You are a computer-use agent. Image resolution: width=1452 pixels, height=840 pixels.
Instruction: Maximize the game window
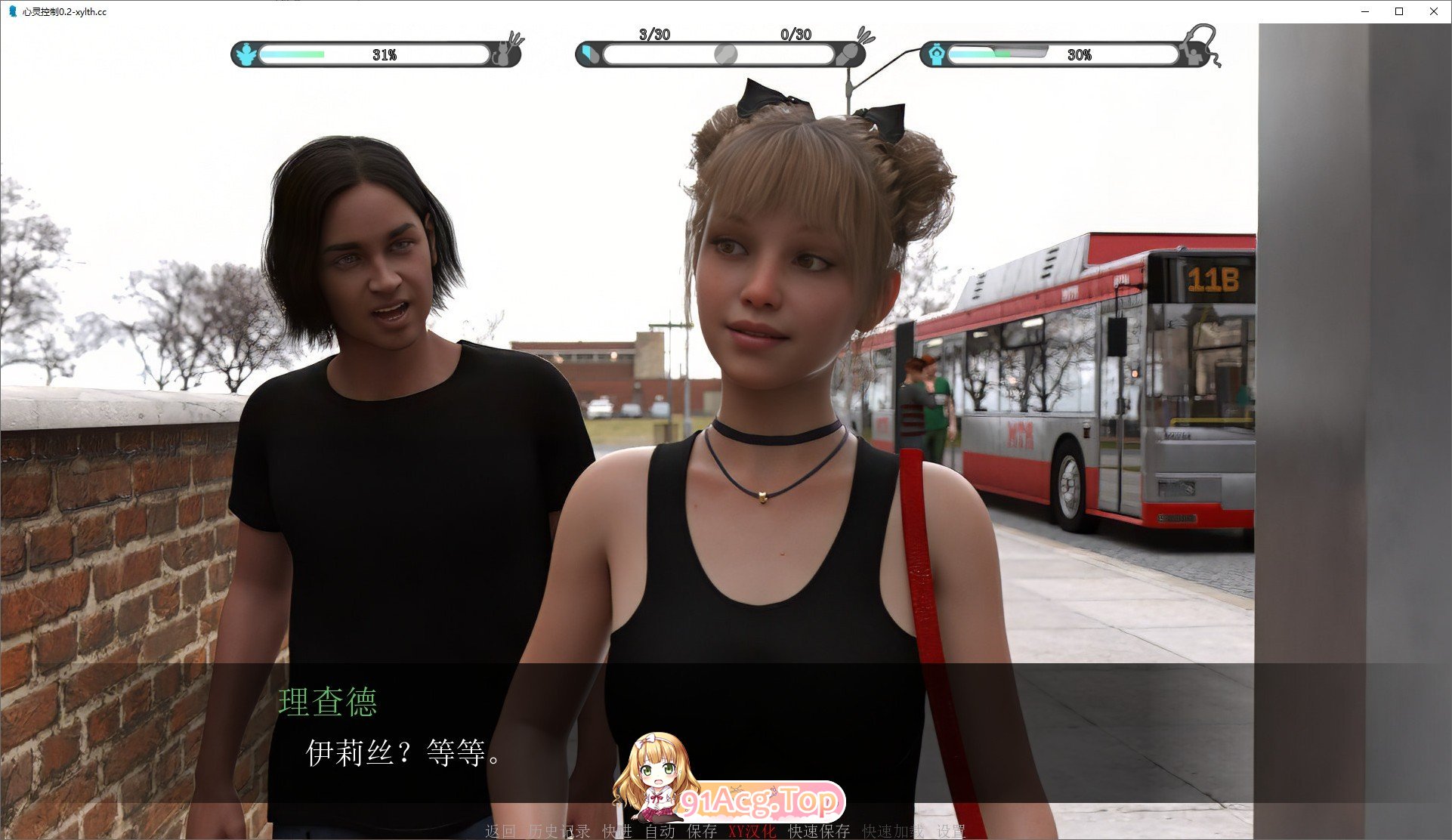pyautogui.click(x=1399, y=11)
